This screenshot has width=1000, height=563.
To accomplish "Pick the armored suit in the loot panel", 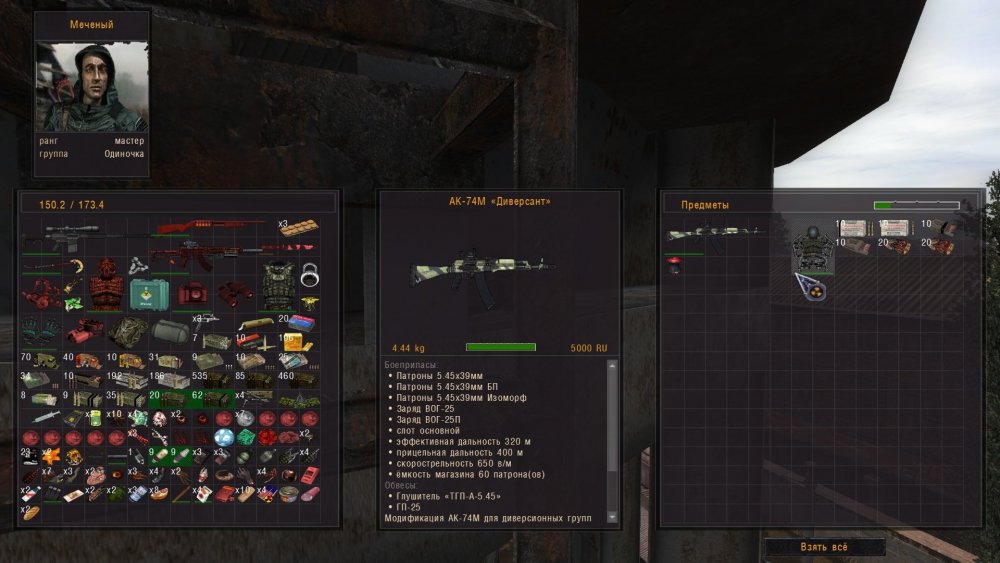I will click(812, 246).
